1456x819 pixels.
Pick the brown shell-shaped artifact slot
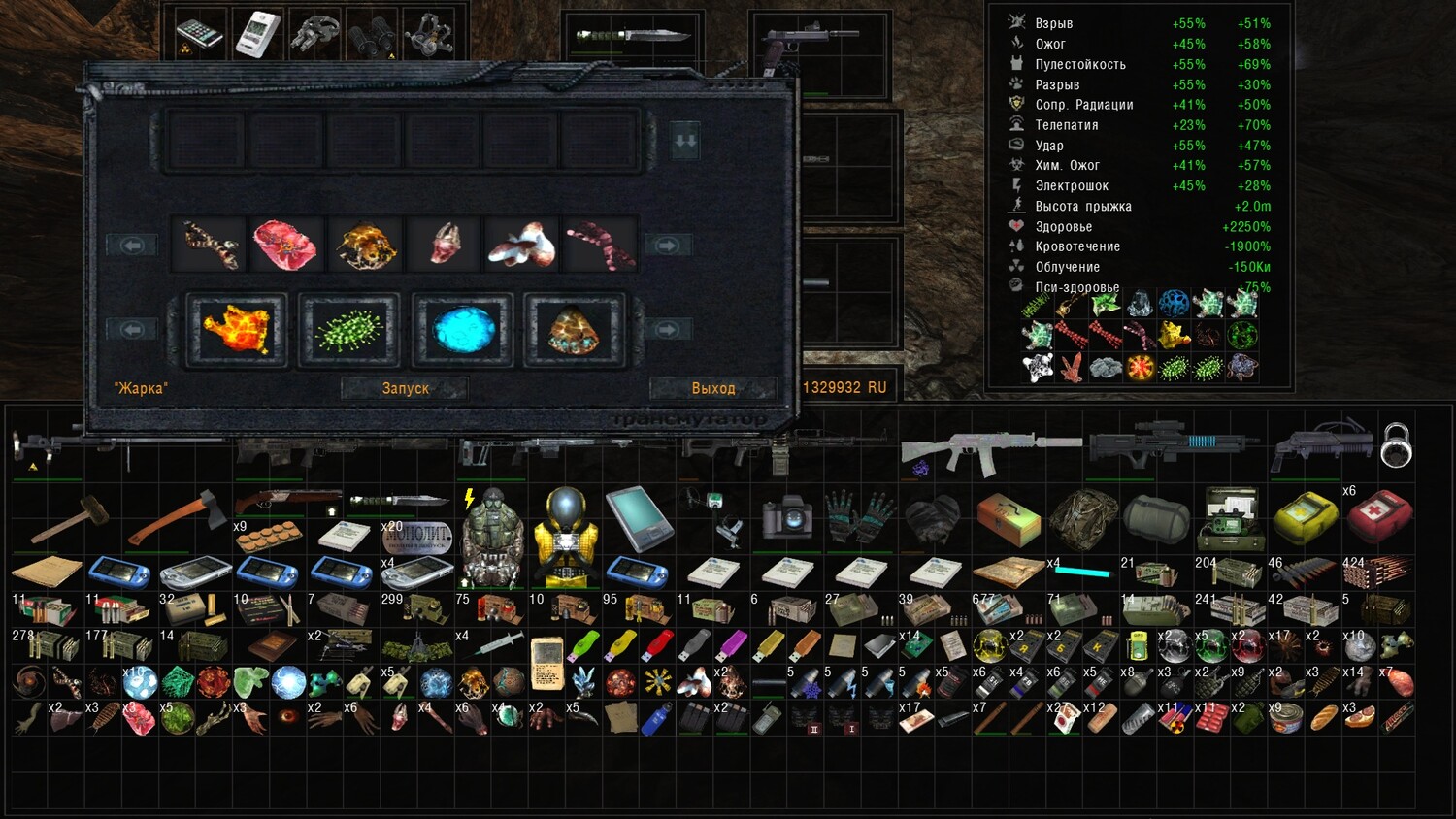[x=575, y=330]
